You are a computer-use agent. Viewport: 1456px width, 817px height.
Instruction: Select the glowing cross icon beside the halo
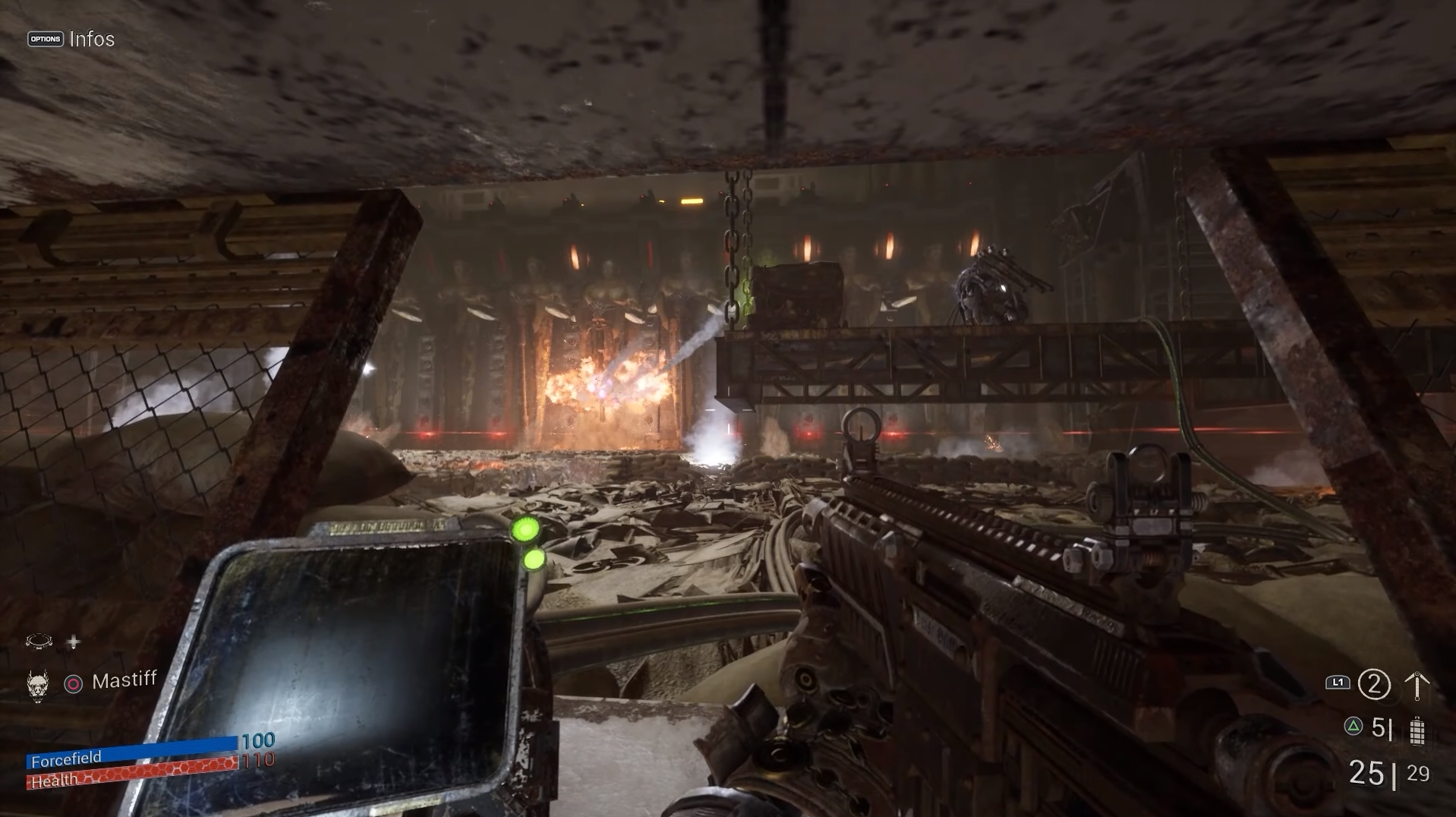point(73,642)
